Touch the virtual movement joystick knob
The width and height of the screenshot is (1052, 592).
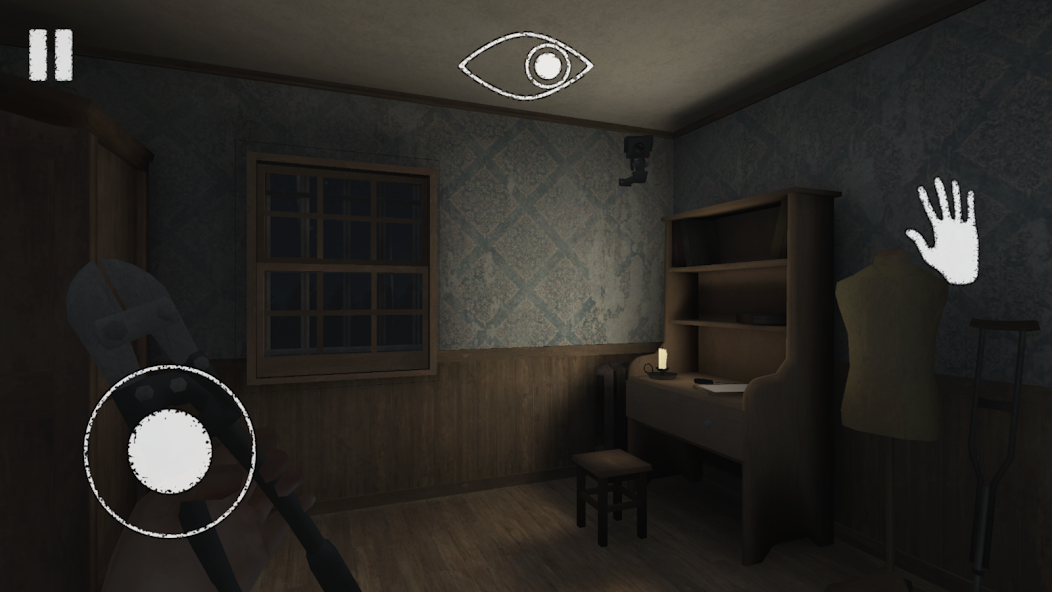pos(170,451)
